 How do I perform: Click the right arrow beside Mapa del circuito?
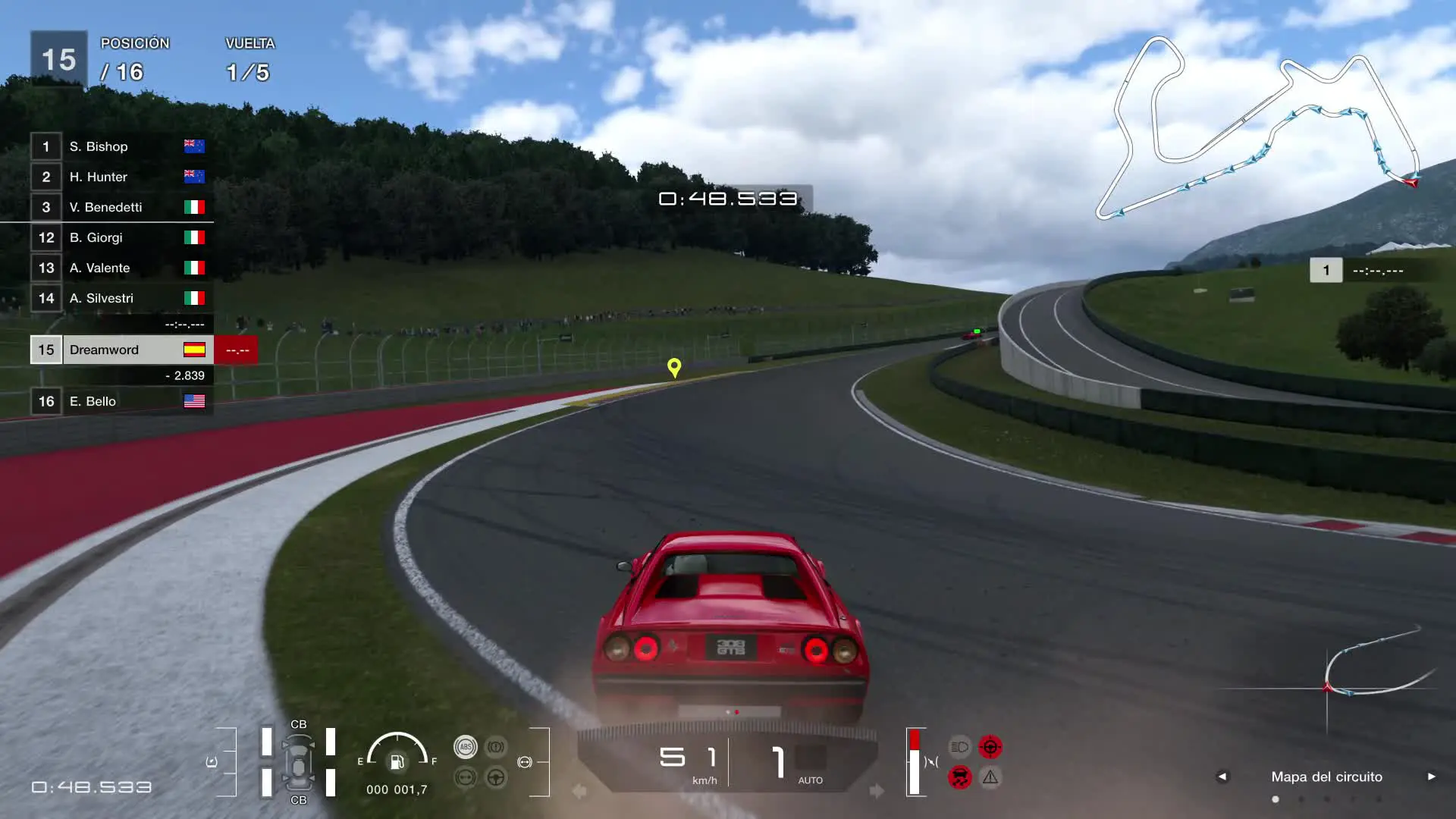tap(1432, 777)
